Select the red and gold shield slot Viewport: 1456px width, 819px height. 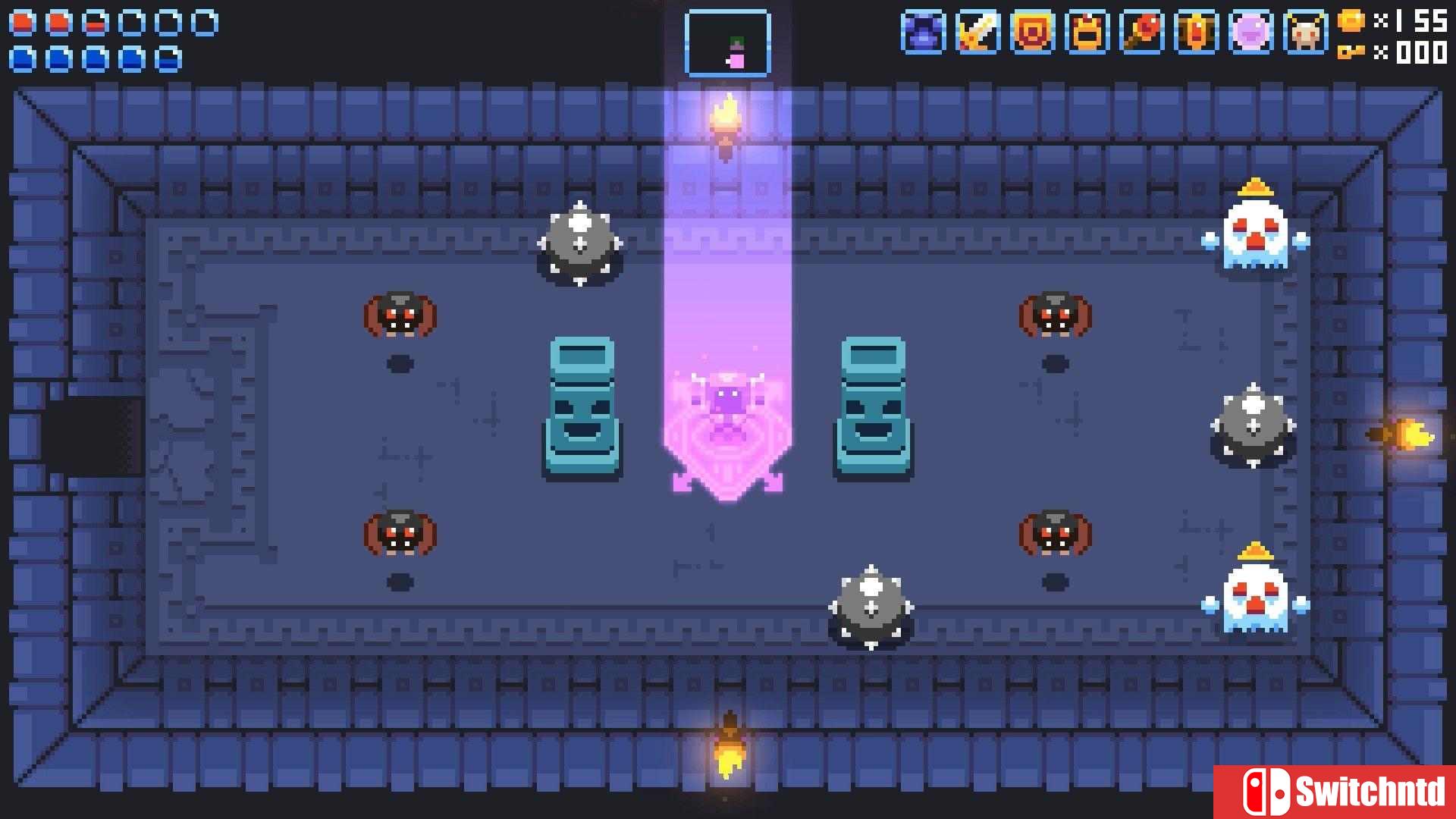coord(1032,33)
